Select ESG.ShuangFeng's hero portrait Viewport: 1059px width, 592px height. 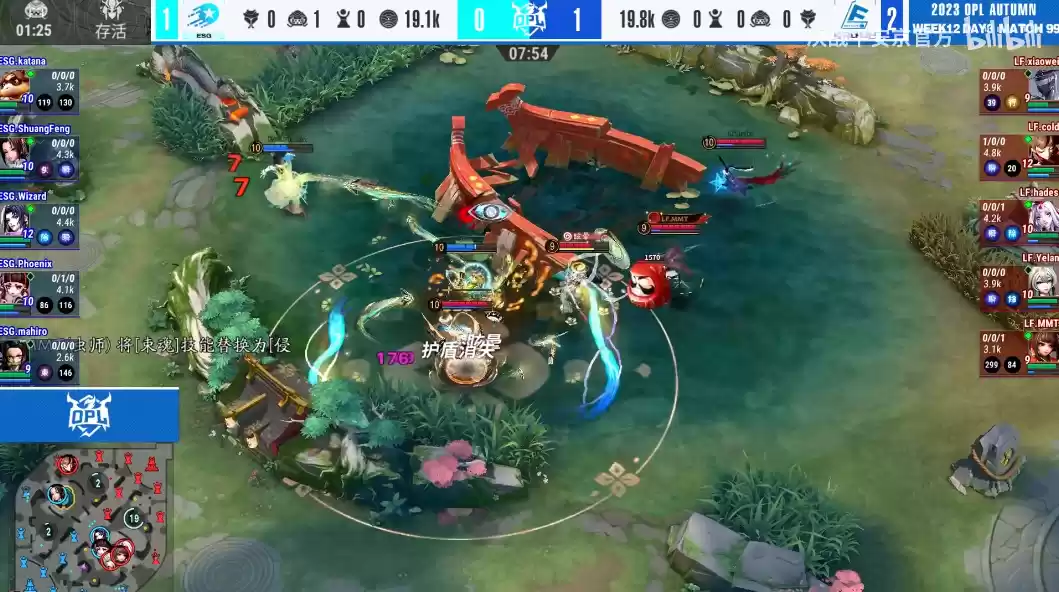click(13, 155)
